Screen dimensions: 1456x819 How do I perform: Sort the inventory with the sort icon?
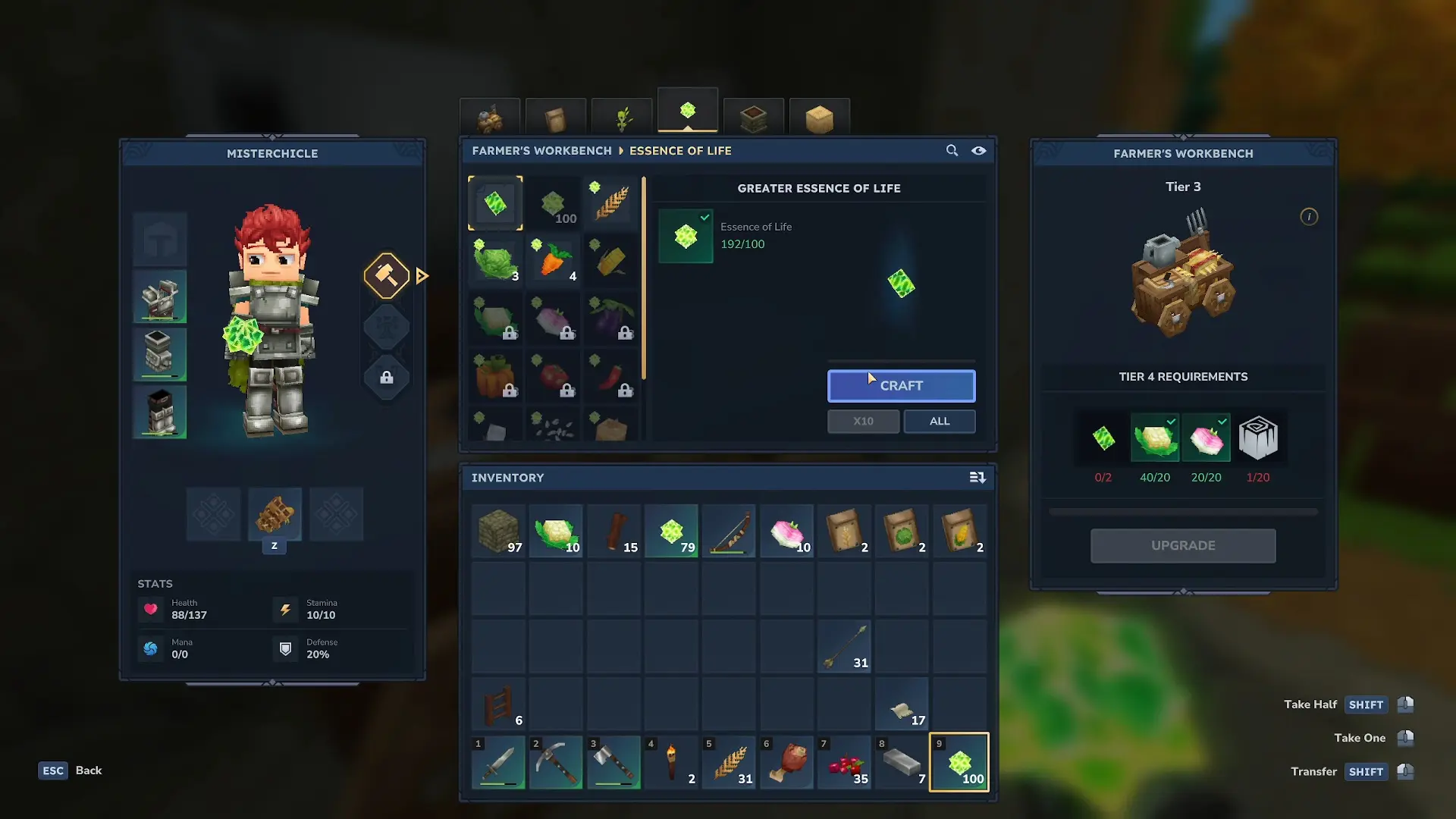tap(977, 478)
